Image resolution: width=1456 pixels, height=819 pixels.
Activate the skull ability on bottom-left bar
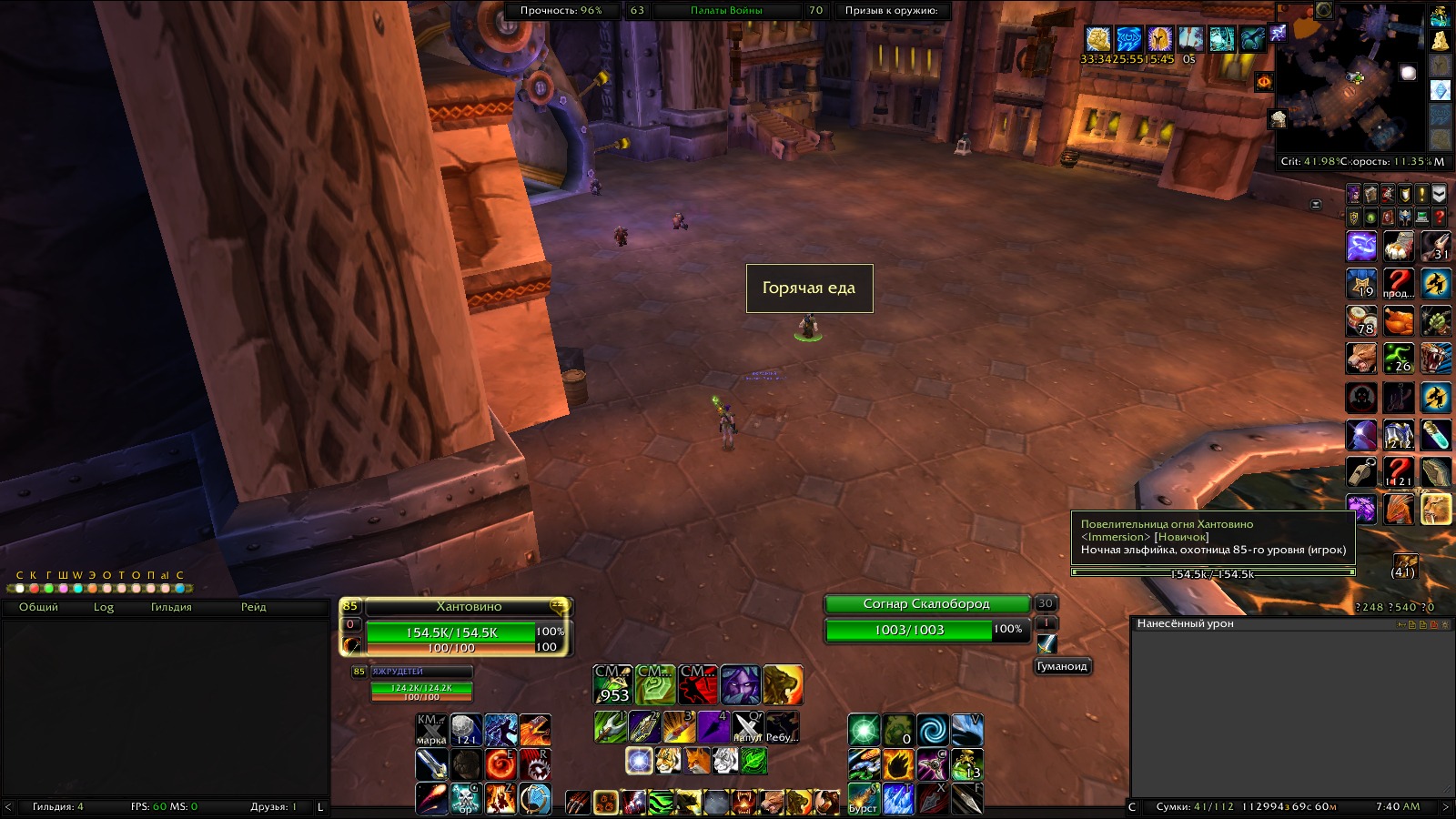pyautogui.click(x=466, y=798)
